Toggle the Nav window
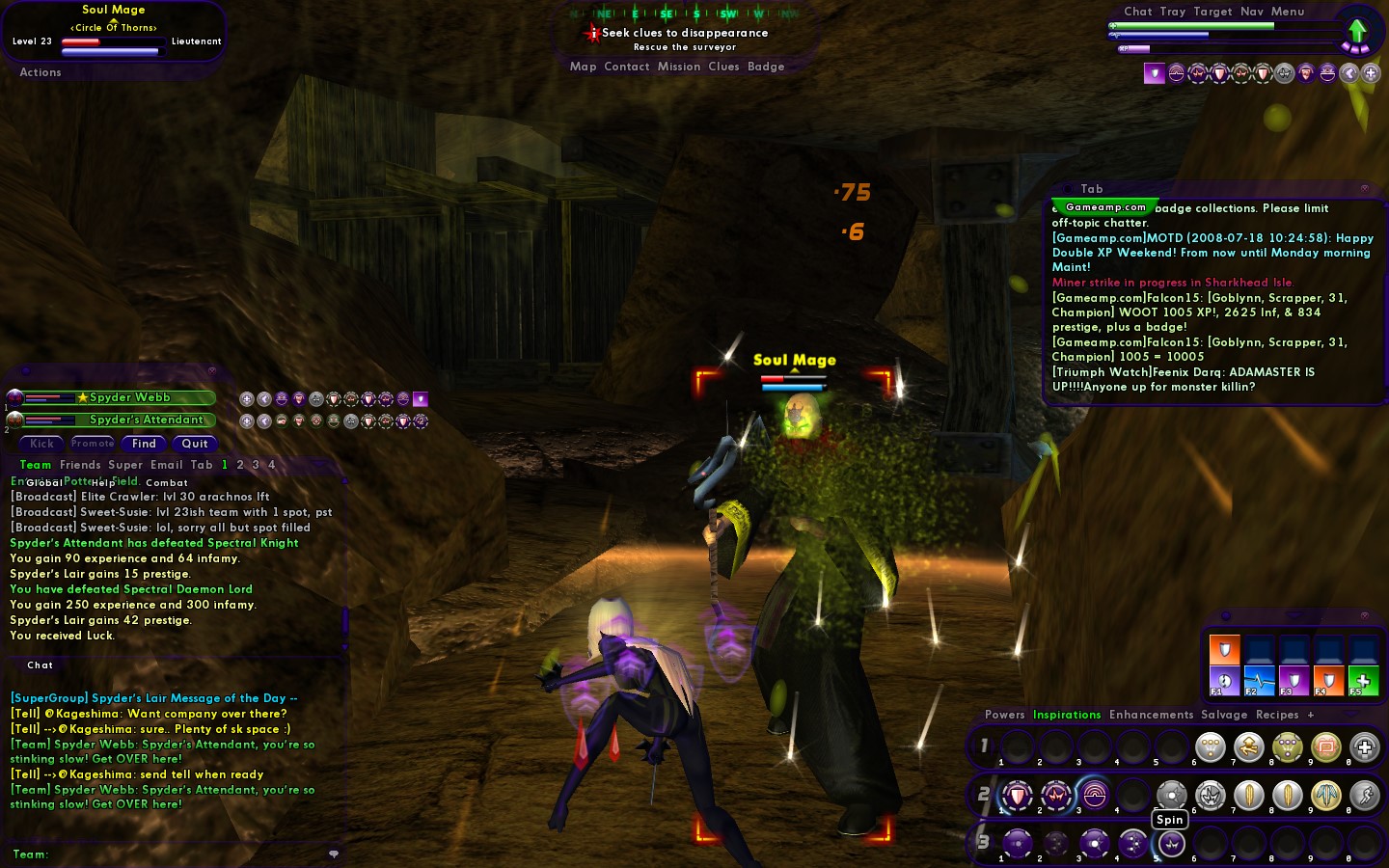The image size is (1389, 868). pyautogui.click(x=1252, y=12)
